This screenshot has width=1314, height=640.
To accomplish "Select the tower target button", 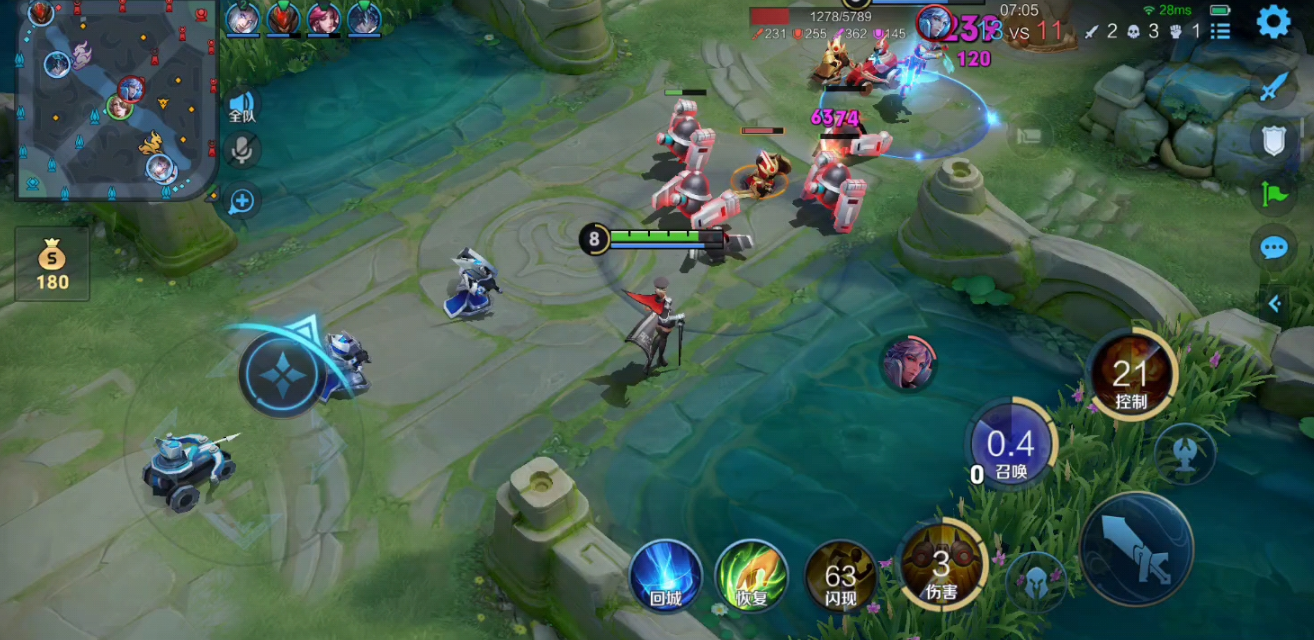I will tap(1185, 452).
